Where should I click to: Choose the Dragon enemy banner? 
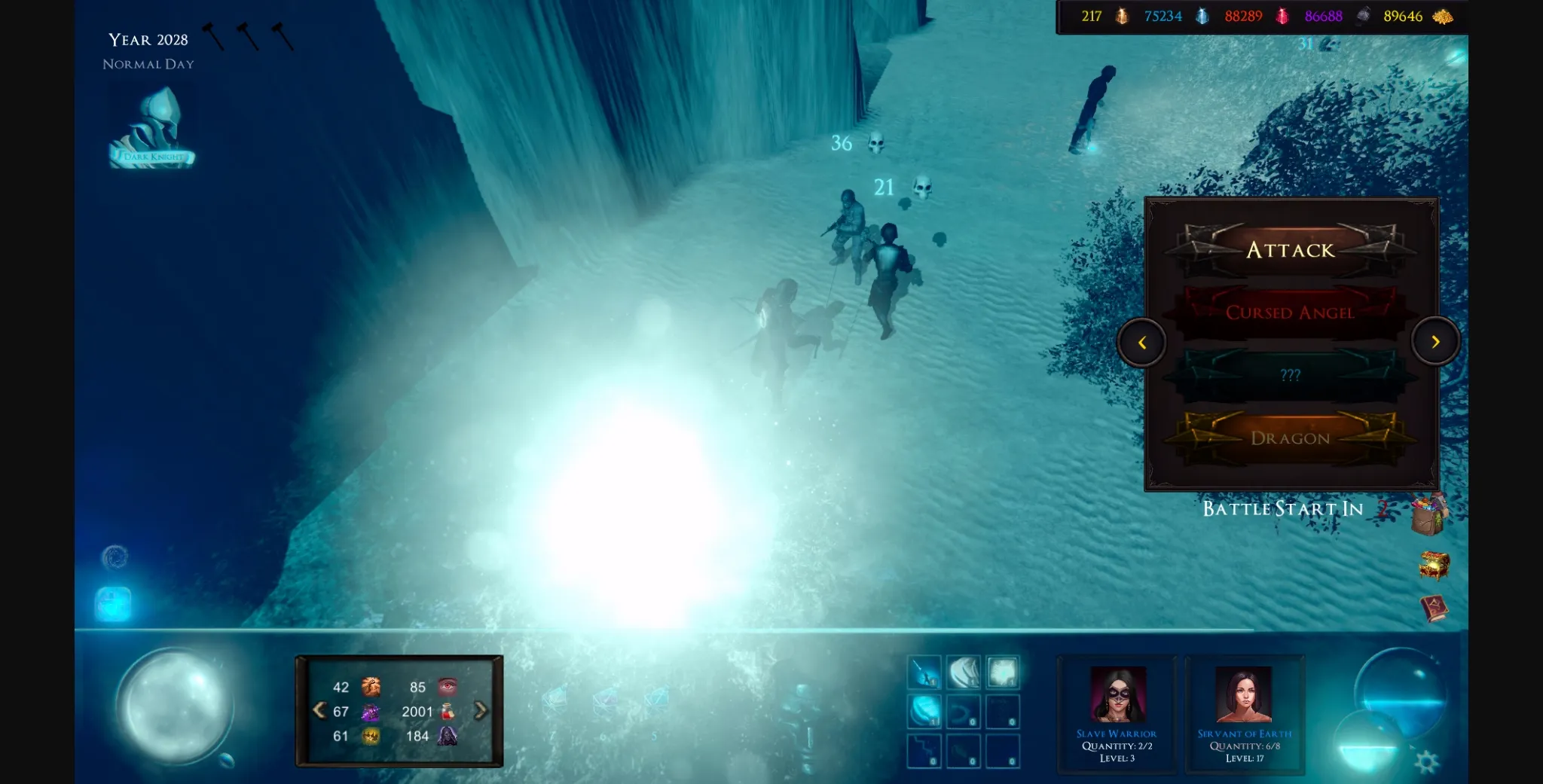tap(1291, 438)
